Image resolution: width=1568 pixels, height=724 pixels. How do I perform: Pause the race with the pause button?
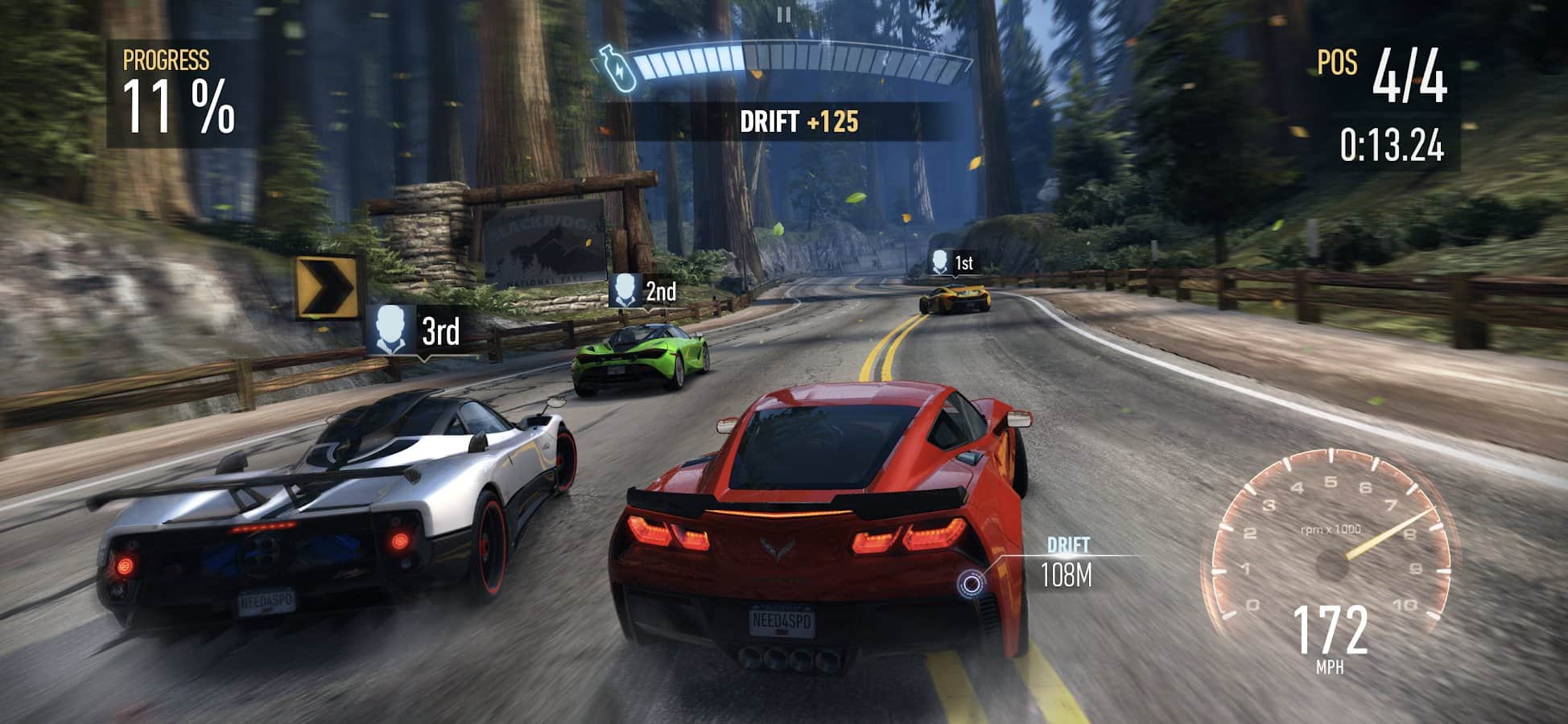784,14
